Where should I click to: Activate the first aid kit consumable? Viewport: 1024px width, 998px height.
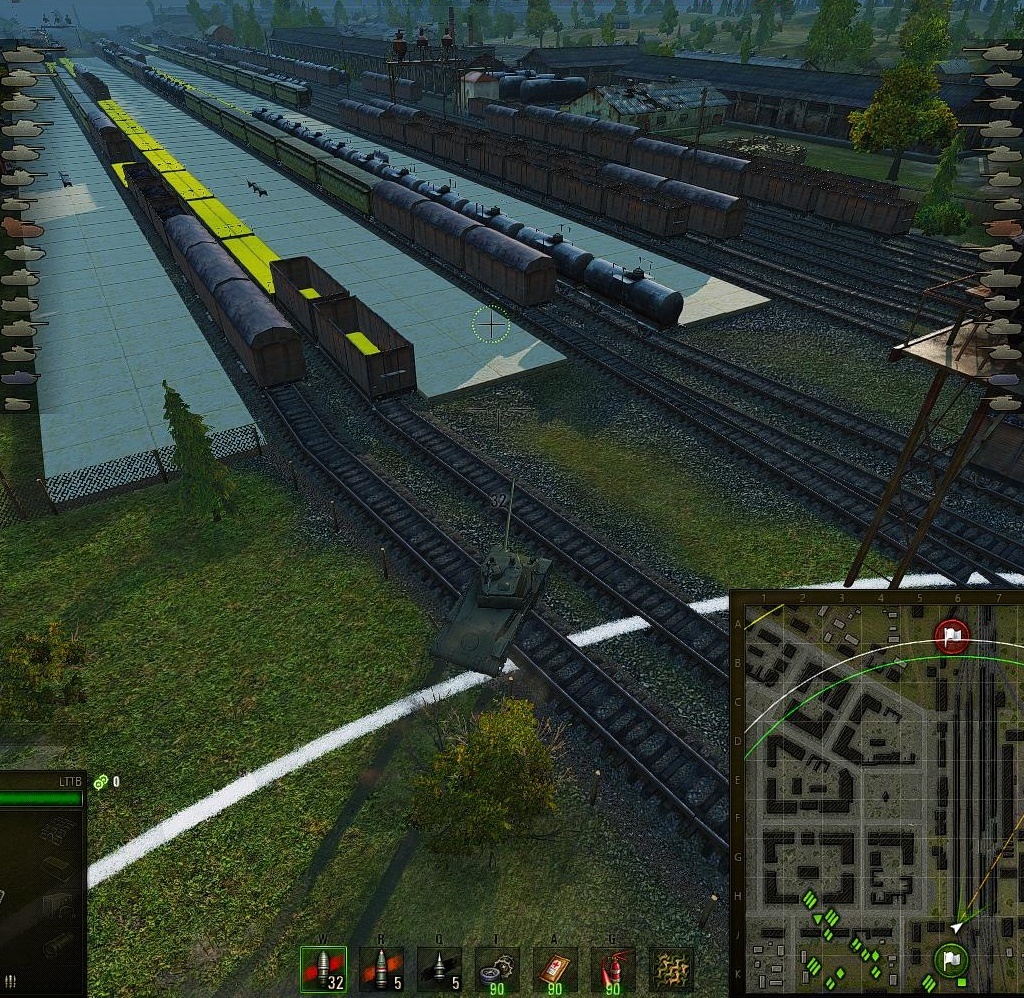coord(555,969)
